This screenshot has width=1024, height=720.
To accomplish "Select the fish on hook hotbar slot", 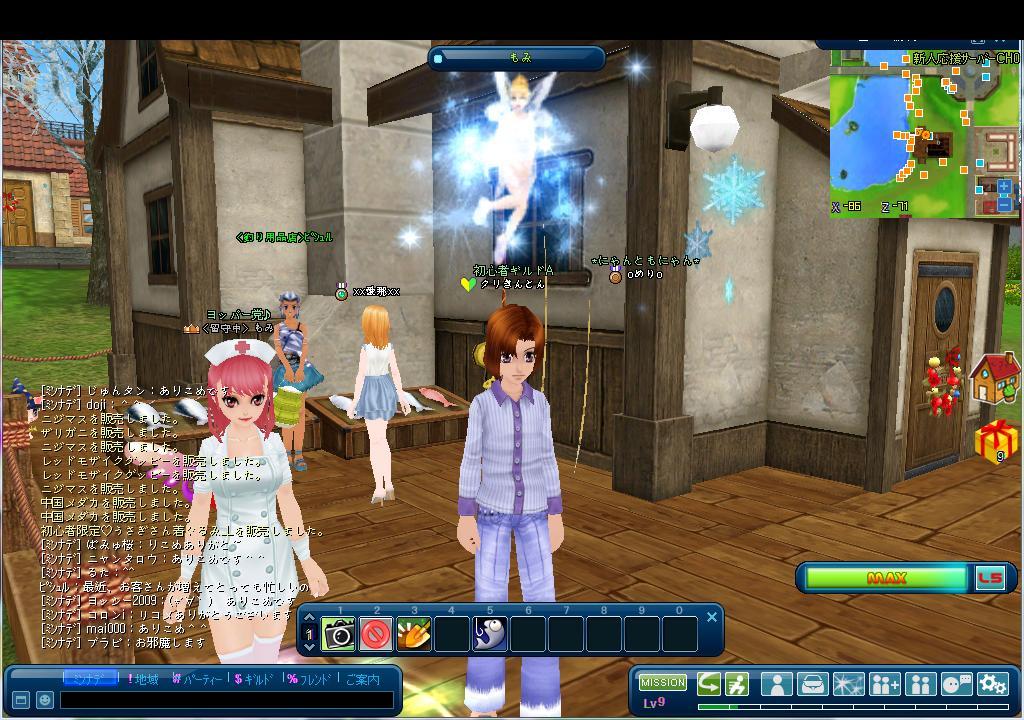I will coord(490,634).
